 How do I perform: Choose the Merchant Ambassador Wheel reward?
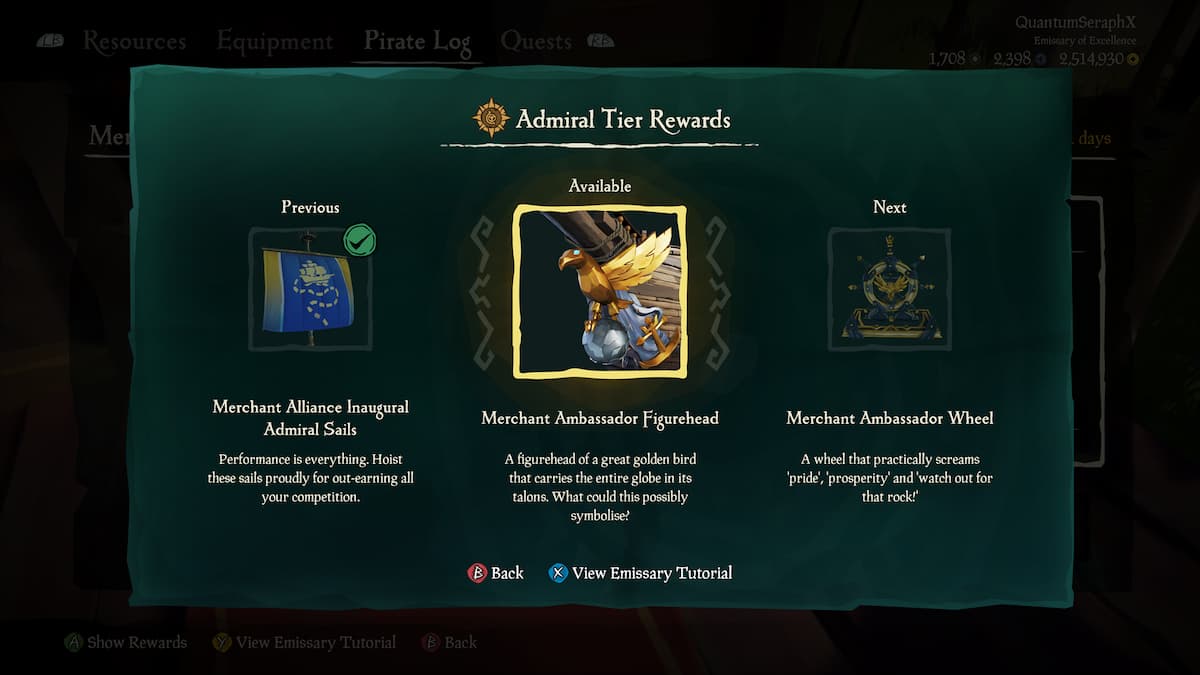[x=889, y=289]
